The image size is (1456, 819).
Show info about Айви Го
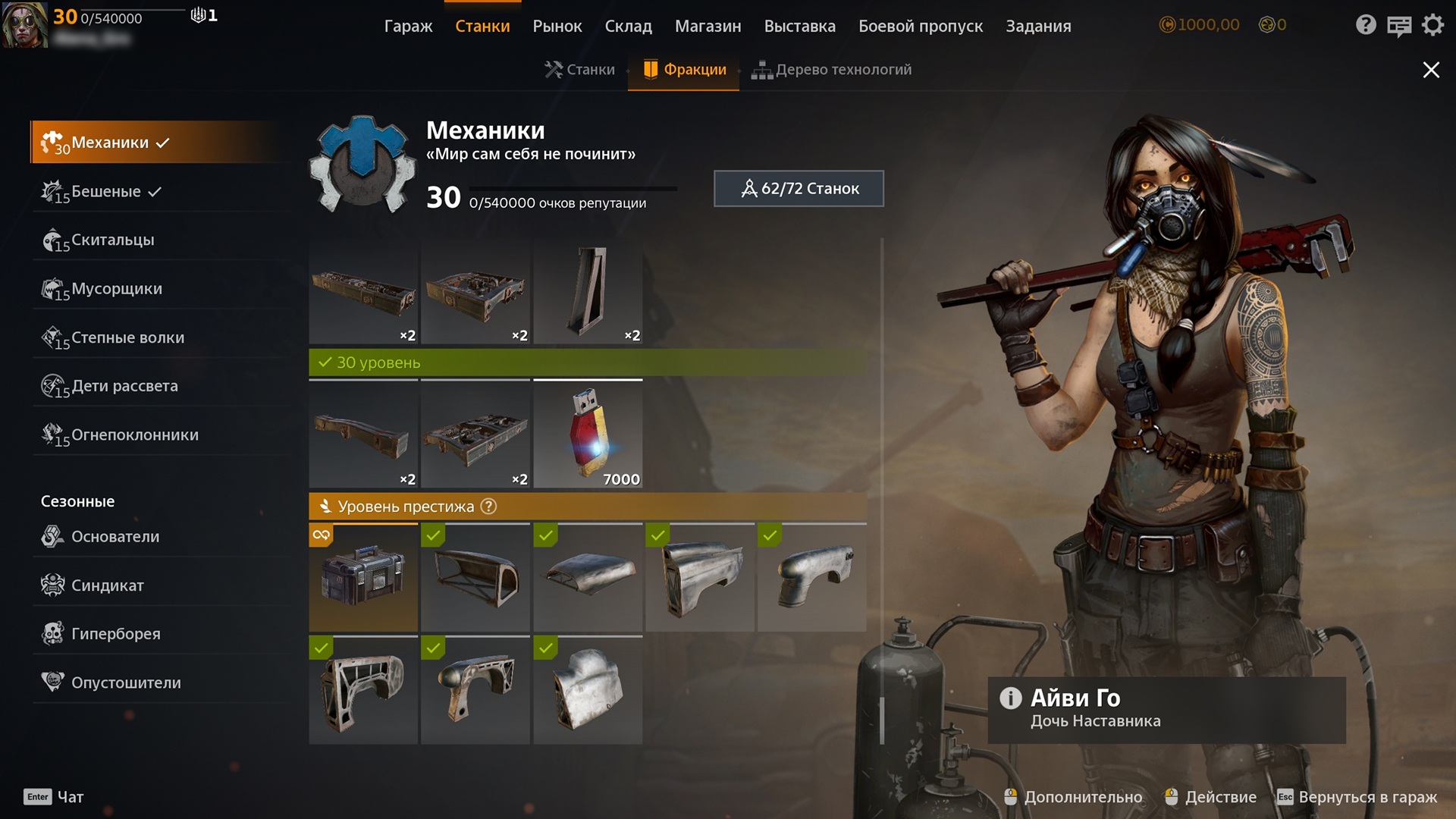(x=1010, y=698)
